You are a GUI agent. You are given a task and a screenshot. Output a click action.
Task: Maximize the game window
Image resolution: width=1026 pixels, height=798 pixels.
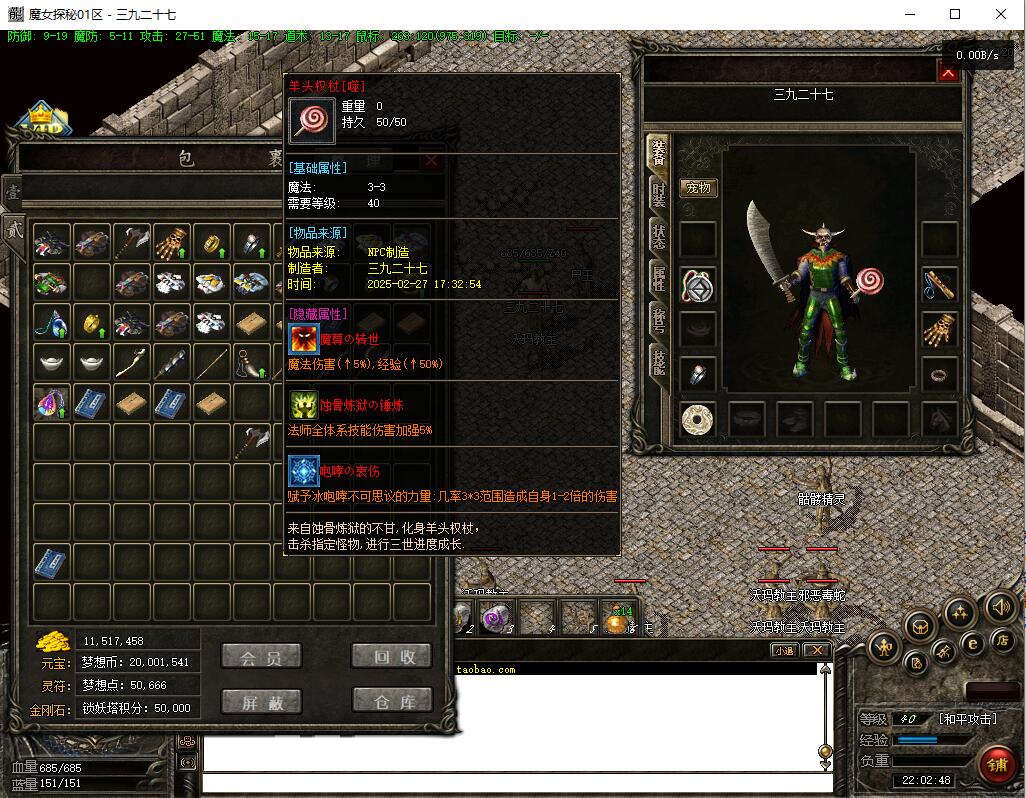click(955, 14)
